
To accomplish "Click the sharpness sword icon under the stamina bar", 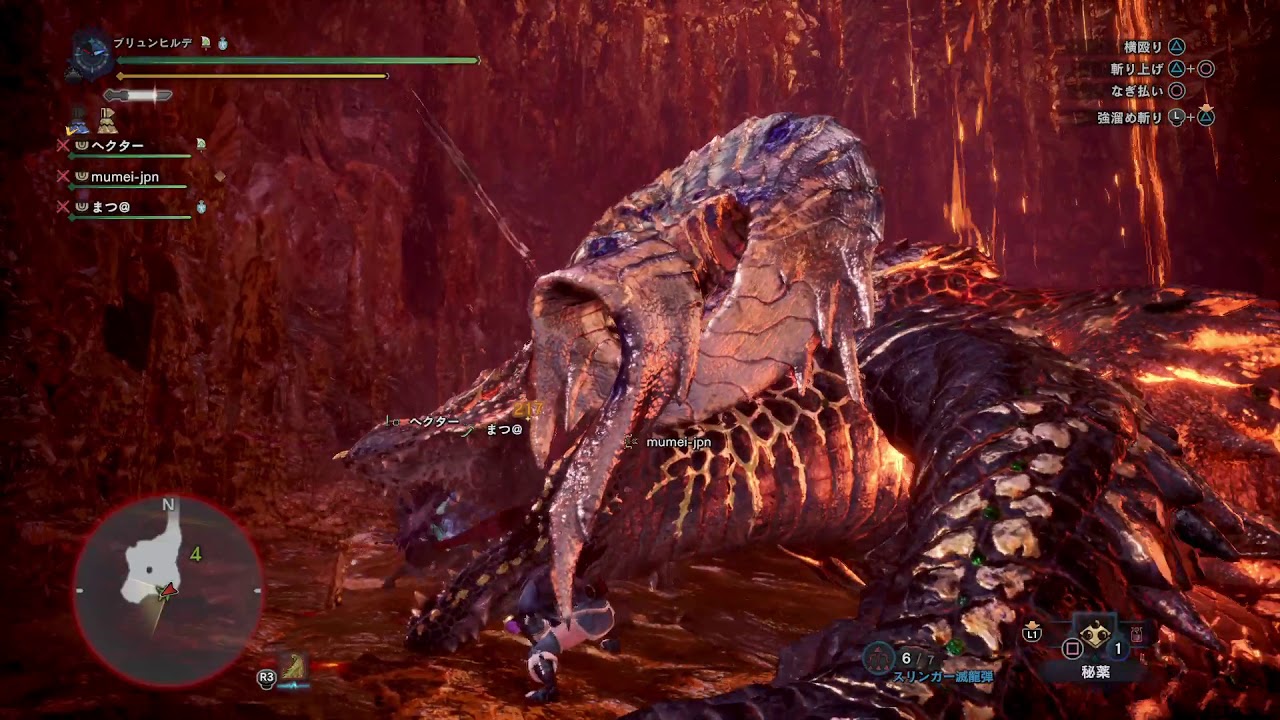I will point(139,95).
